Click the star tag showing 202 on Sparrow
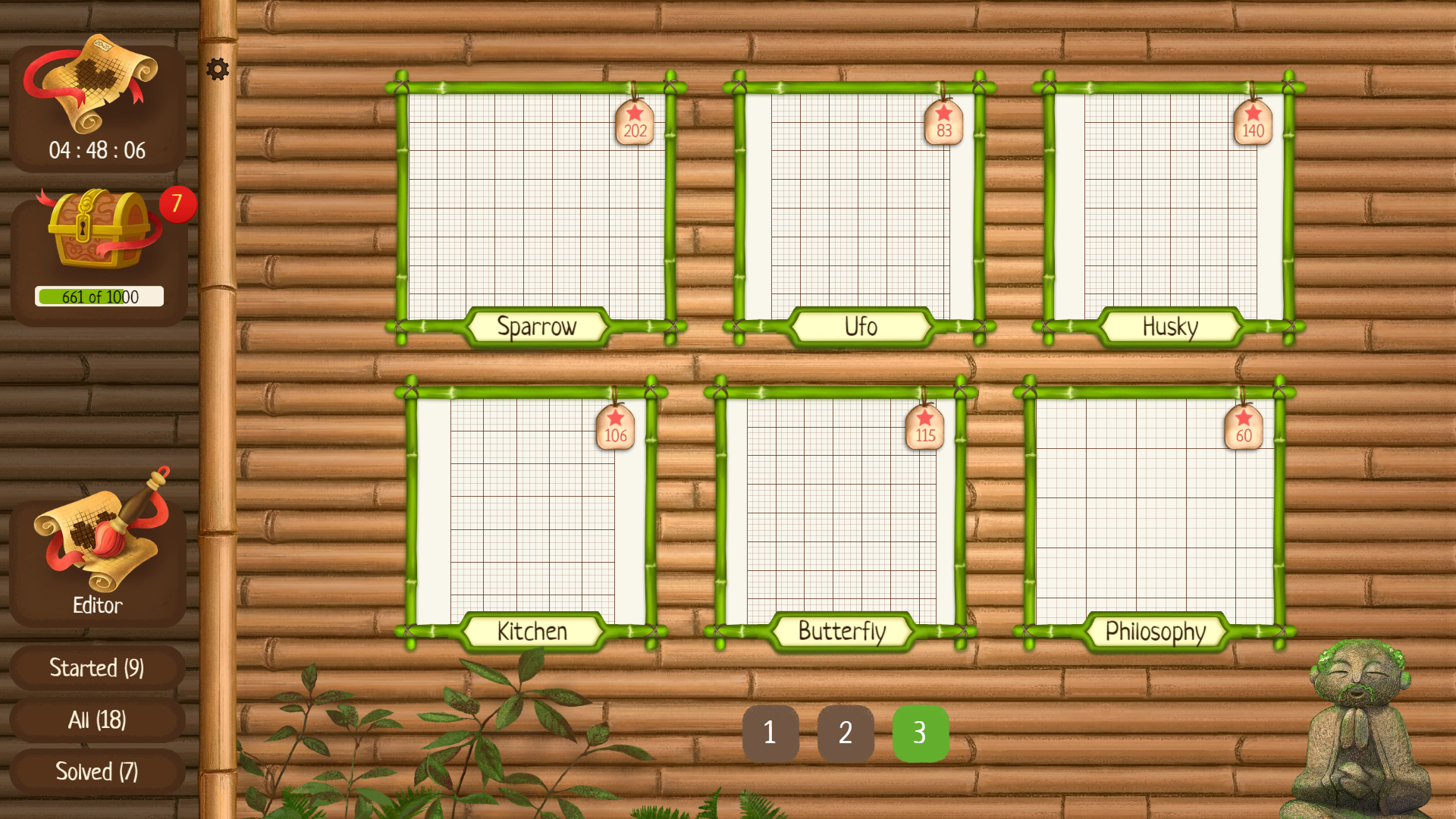This screenshot has height=819, width=1456. click(x=634, y=121)
